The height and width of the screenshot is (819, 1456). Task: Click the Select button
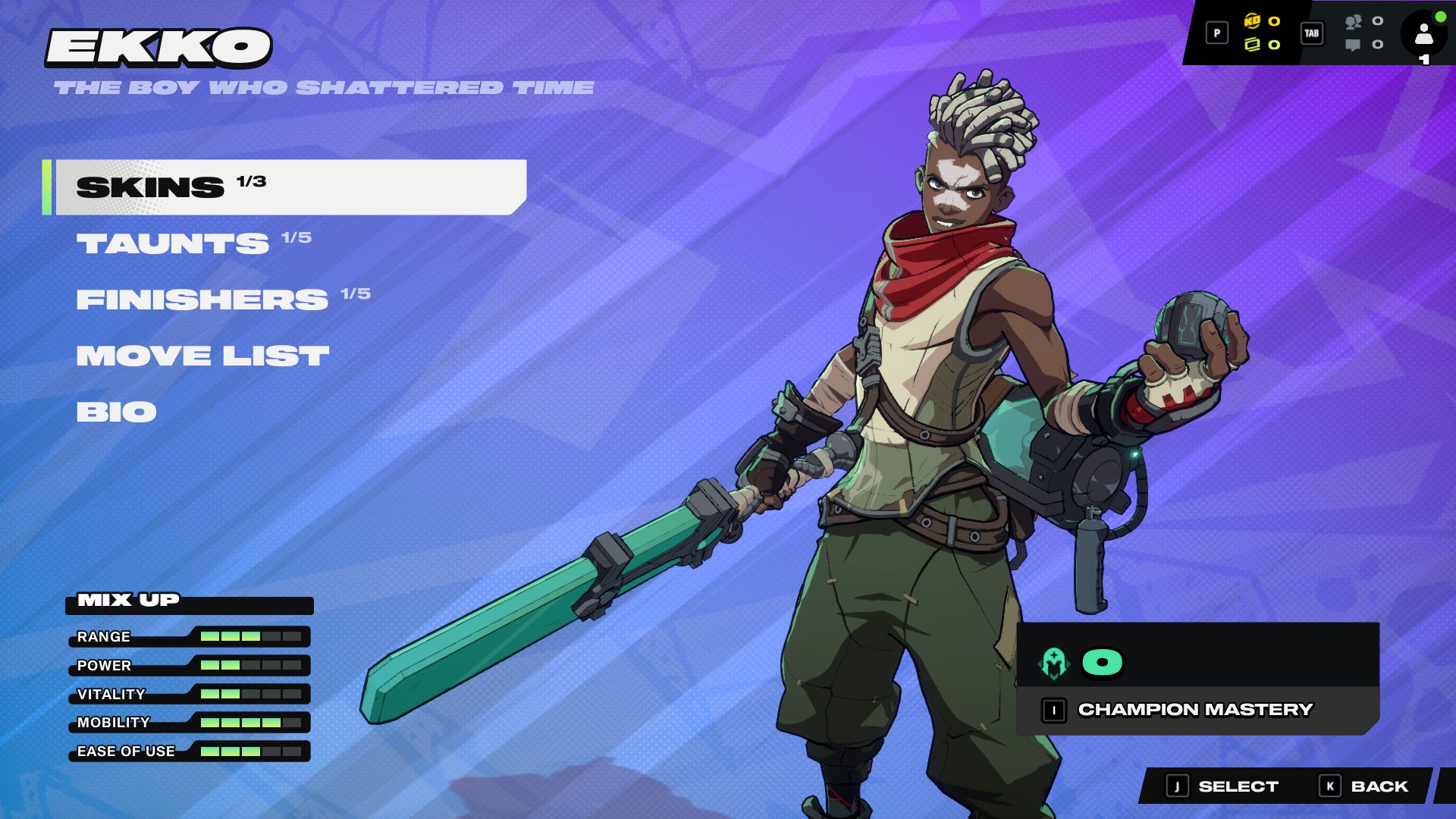pyautogui.click(x=1222, y=786)
